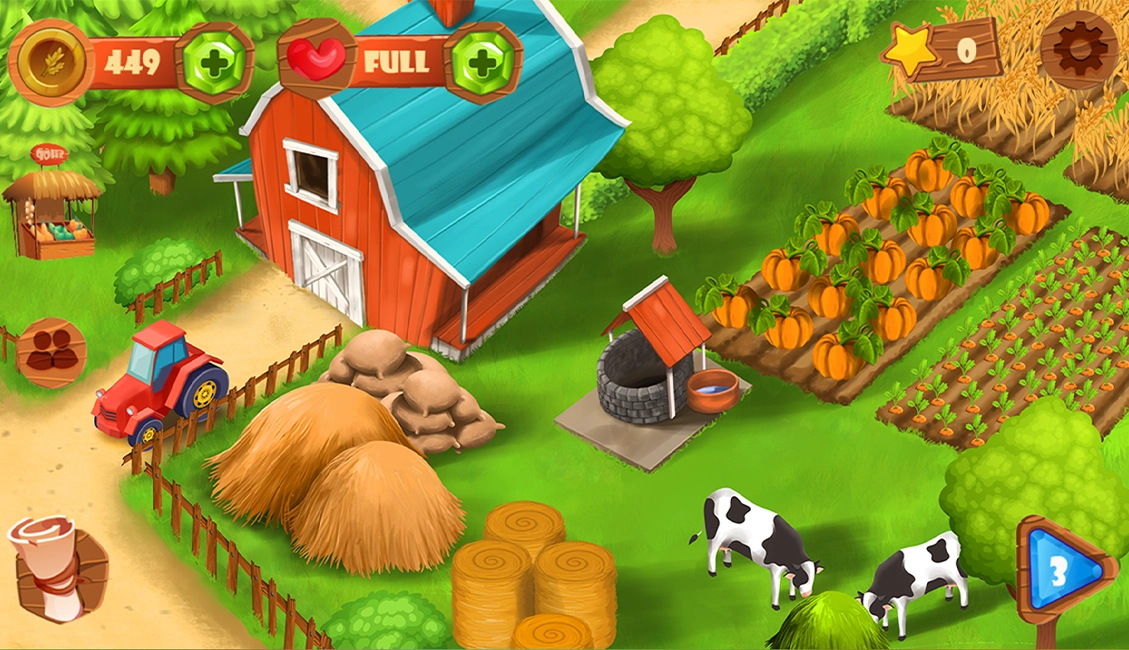Open the settings gear menu

(x=1078, y=48)
